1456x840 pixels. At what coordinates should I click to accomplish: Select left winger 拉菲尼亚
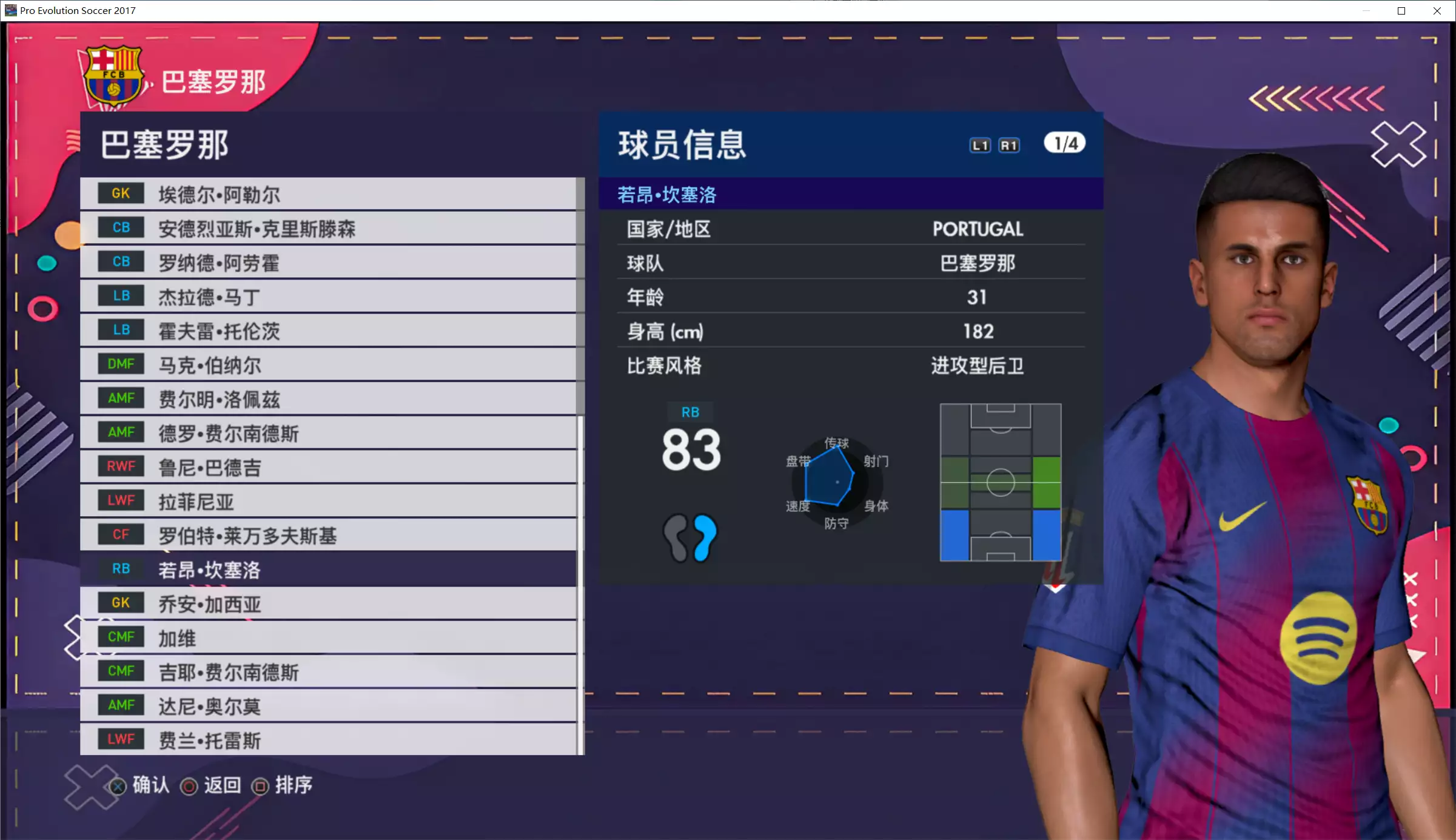[x=327, y=501]
